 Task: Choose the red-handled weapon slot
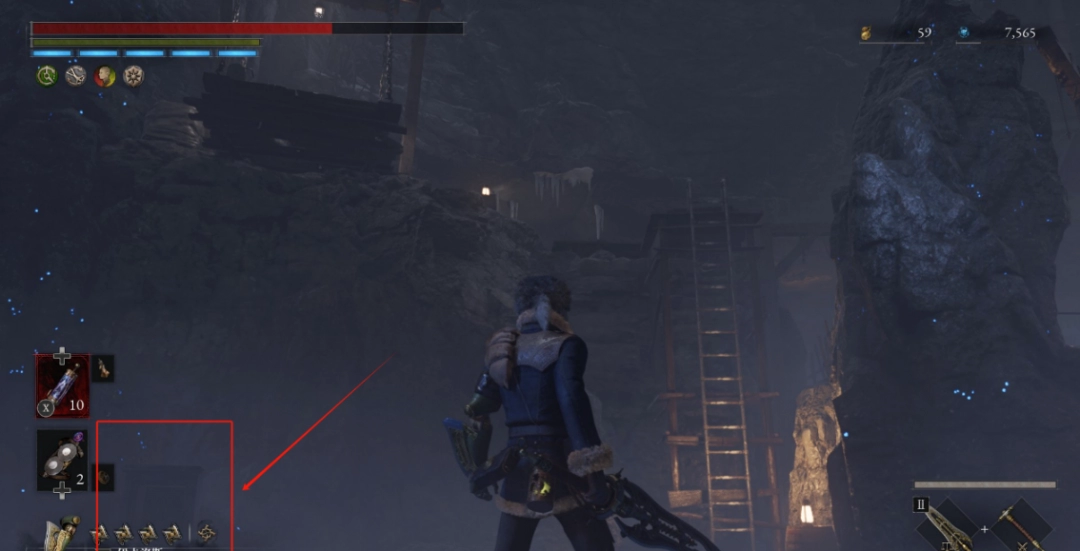pos(1020,526)
